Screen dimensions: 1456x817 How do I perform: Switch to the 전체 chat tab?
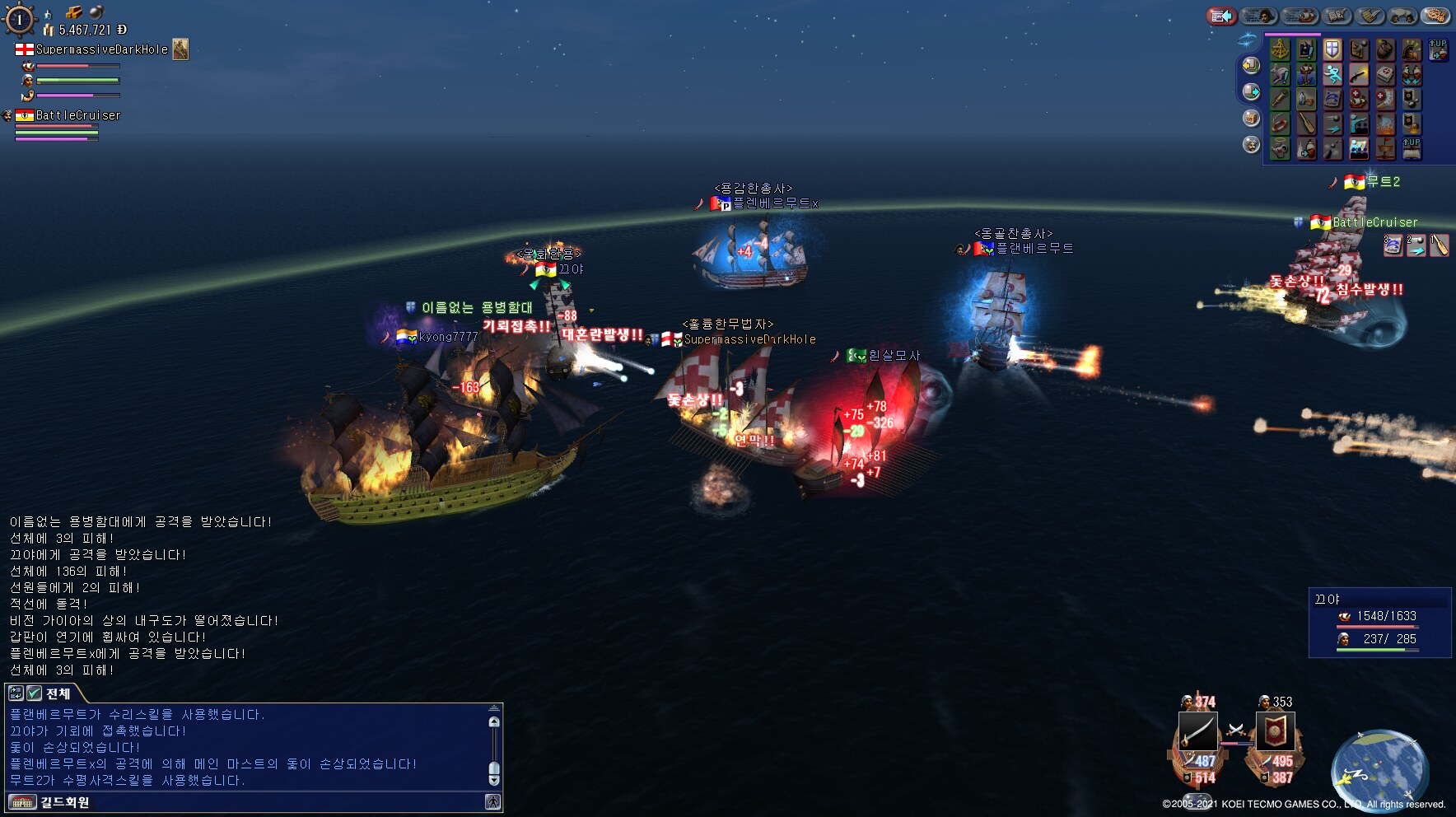tap(58, 693)
